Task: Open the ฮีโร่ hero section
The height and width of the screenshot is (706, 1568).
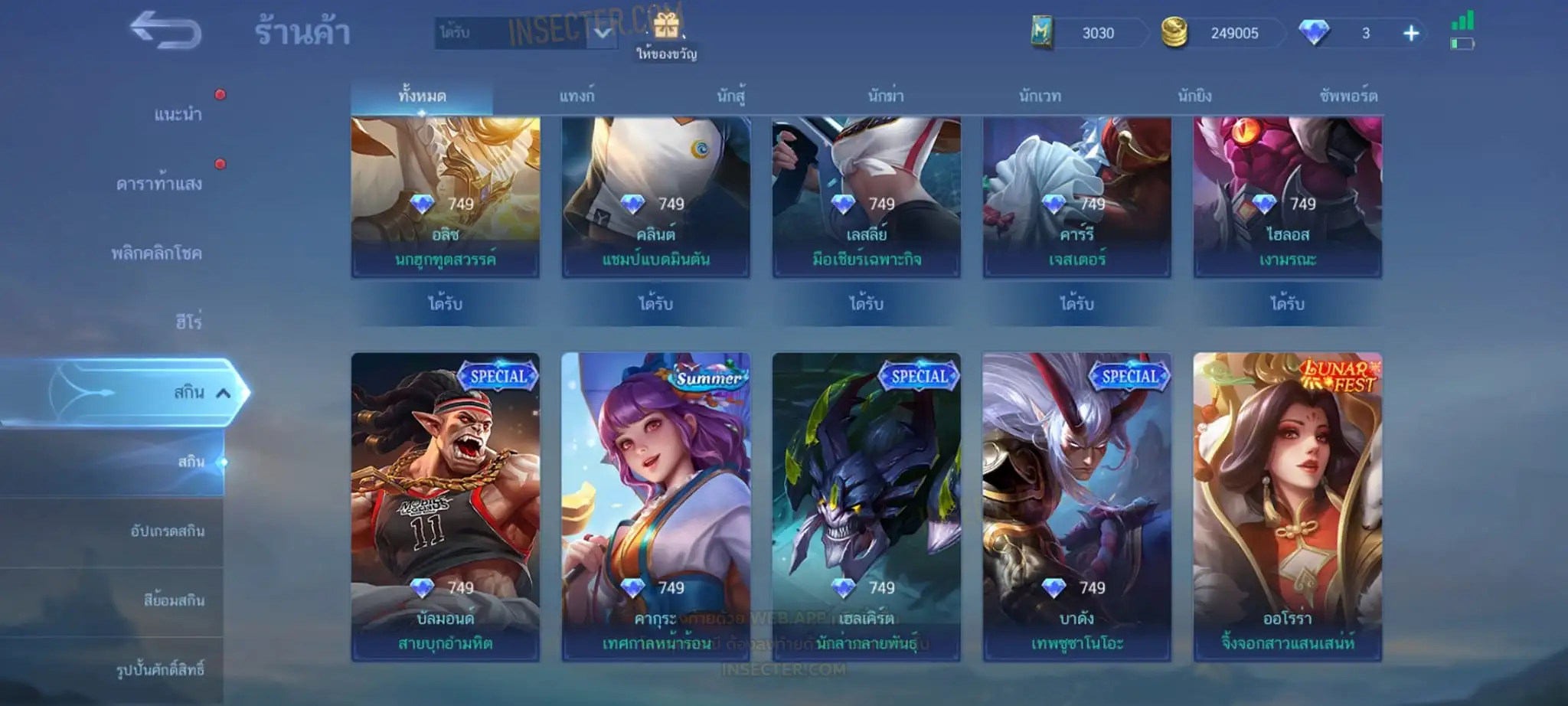Action: pyautogui.click(x=188, y=322)
